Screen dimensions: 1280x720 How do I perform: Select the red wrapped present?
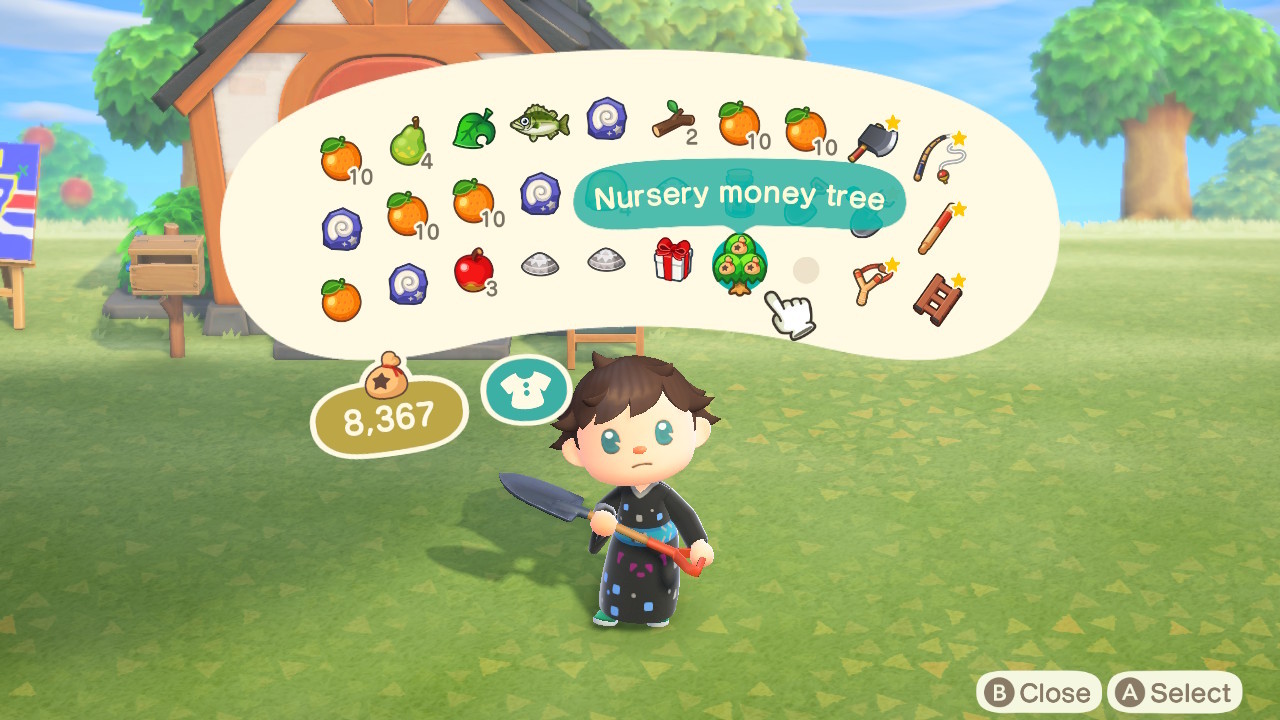[672, 268]
